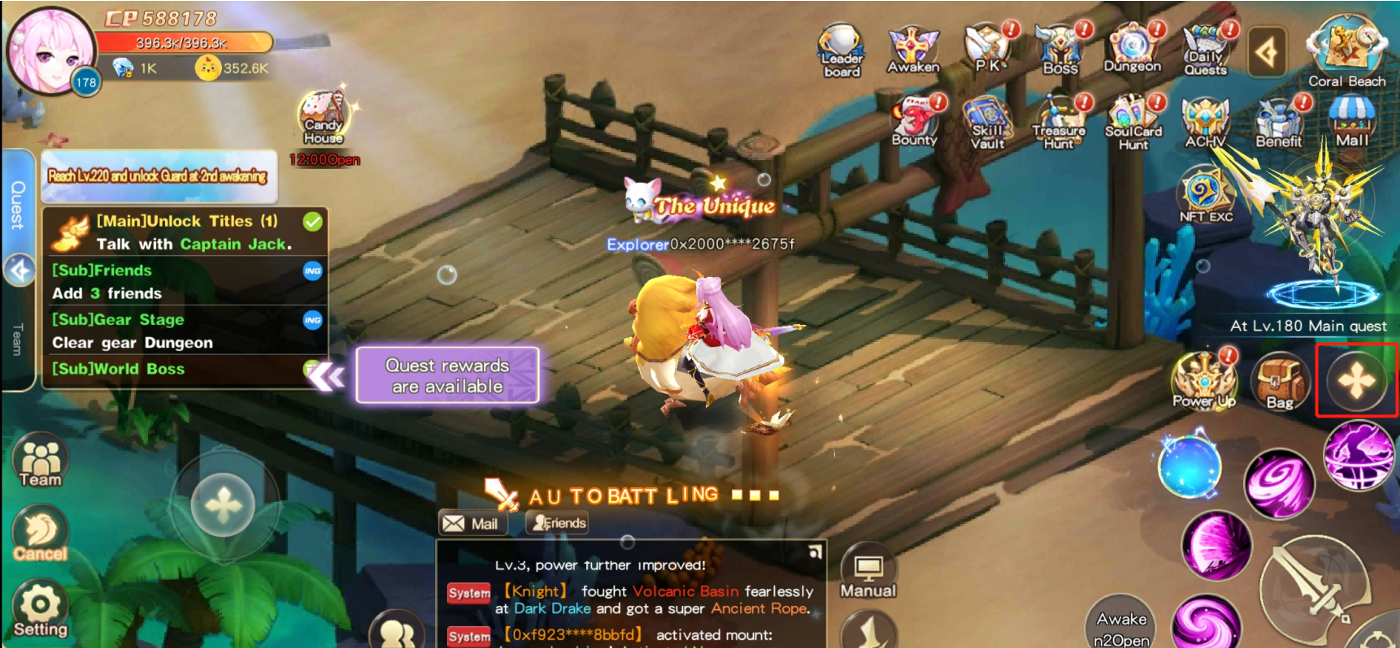Start the Treasure Hunt
Viewport: 1400px width, 648px height.
pyautogui.click(x=1059, y=122)
